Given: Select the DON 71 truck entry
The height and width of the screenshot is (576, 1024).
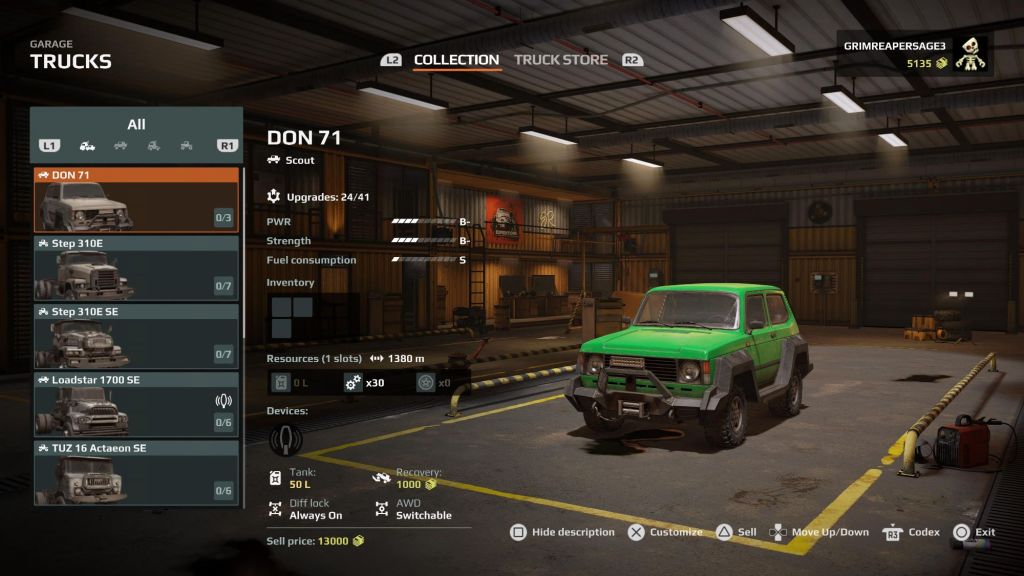Looking at the screenshot, I should [x=136, y=200].
